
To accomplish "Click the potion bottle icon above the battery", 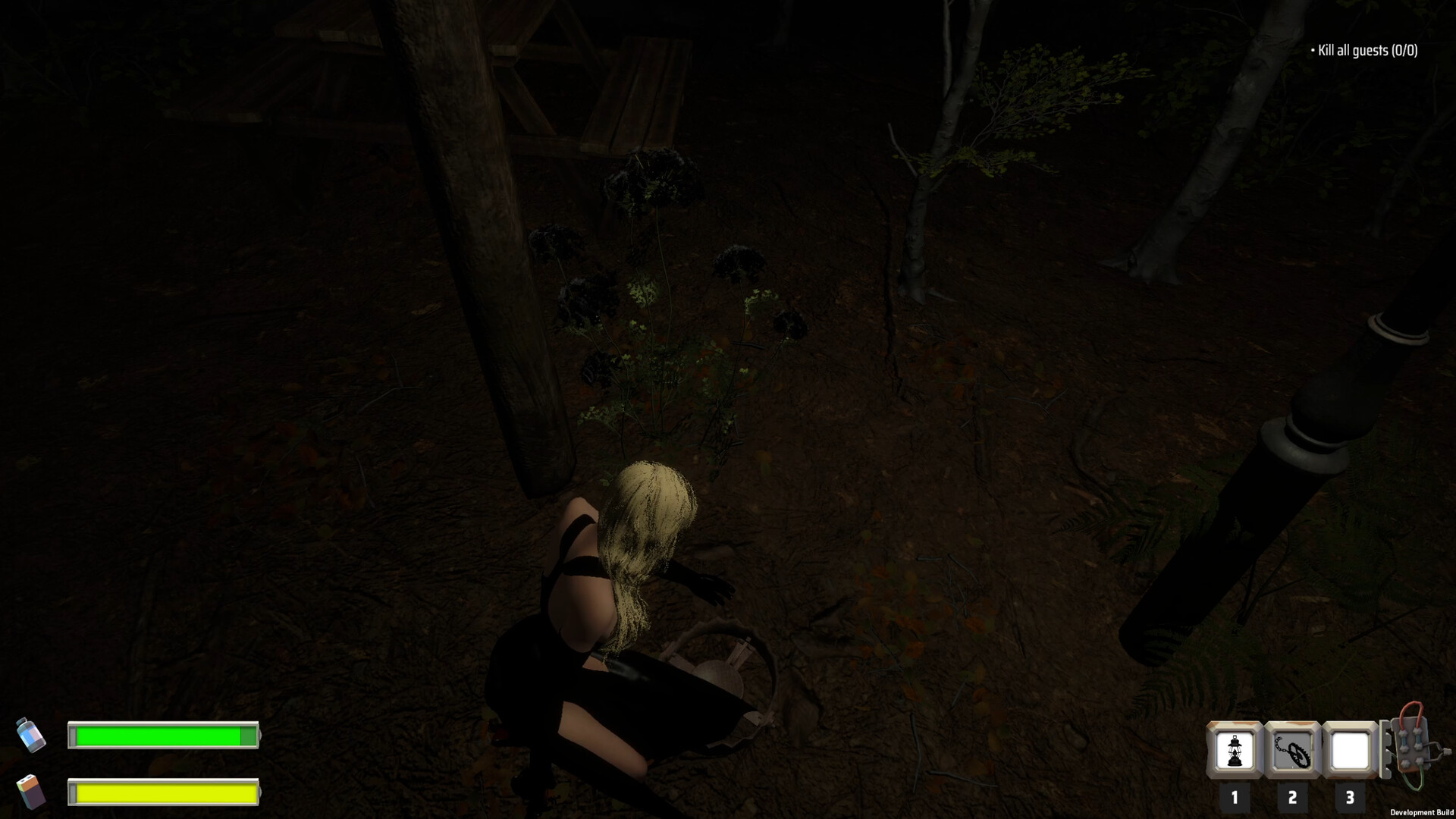I will [32, 733].
